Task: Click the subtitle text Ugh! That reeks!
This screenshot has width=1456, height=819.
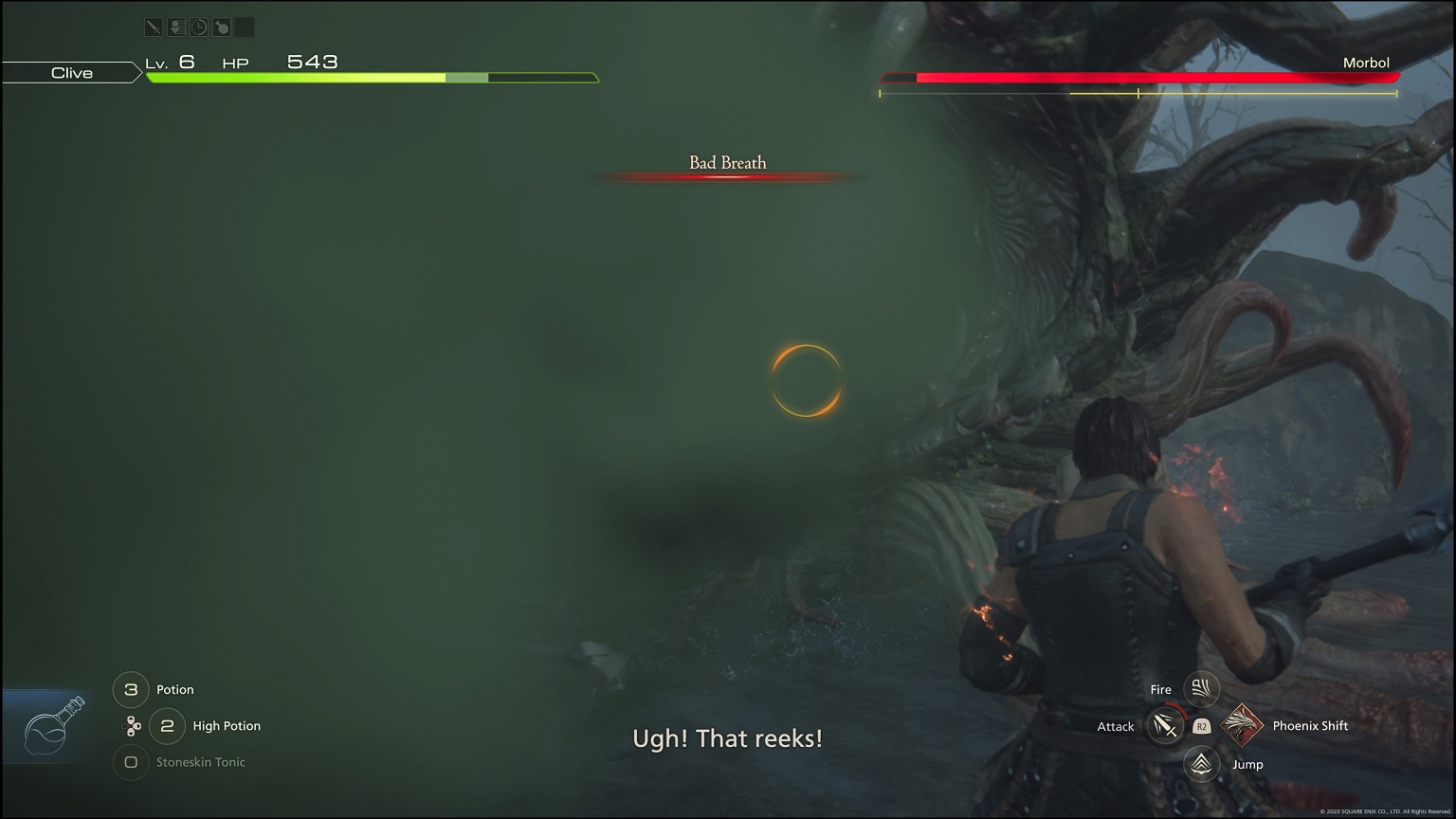Action: tap(726, 738)
